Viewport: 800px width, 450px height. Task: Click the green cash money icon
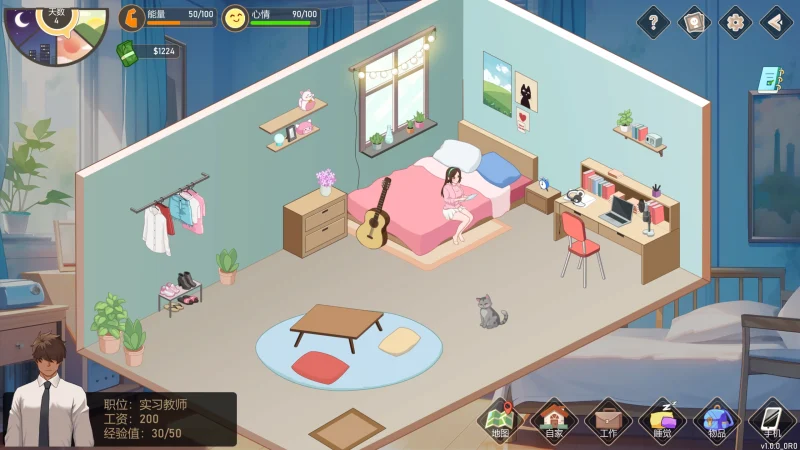[127, 51]
